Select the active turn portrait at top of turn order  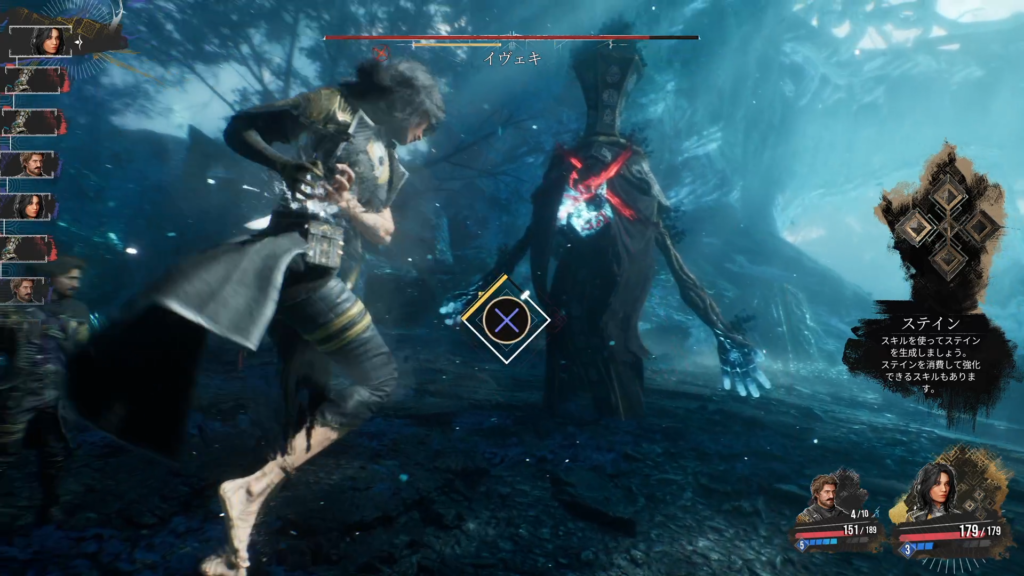pos(46,40)
